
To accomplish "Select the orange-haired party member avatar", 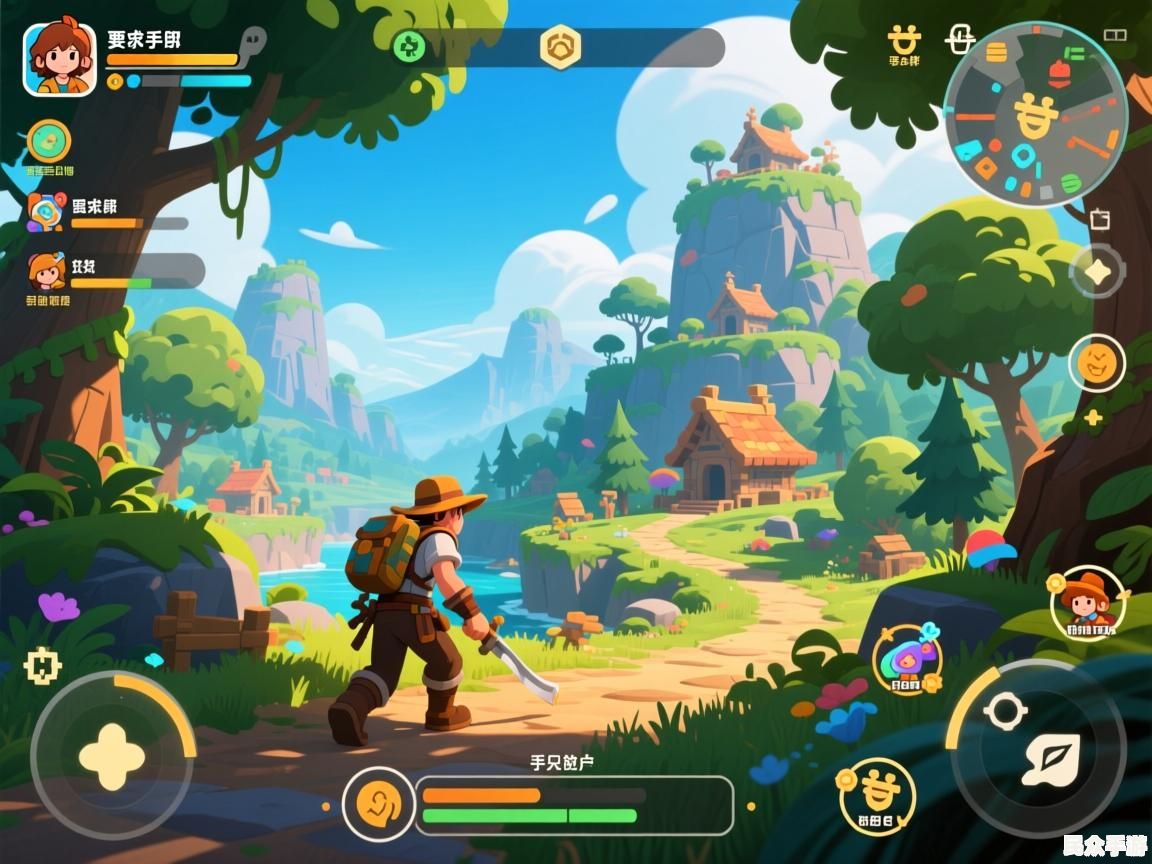I will (46, 271).
